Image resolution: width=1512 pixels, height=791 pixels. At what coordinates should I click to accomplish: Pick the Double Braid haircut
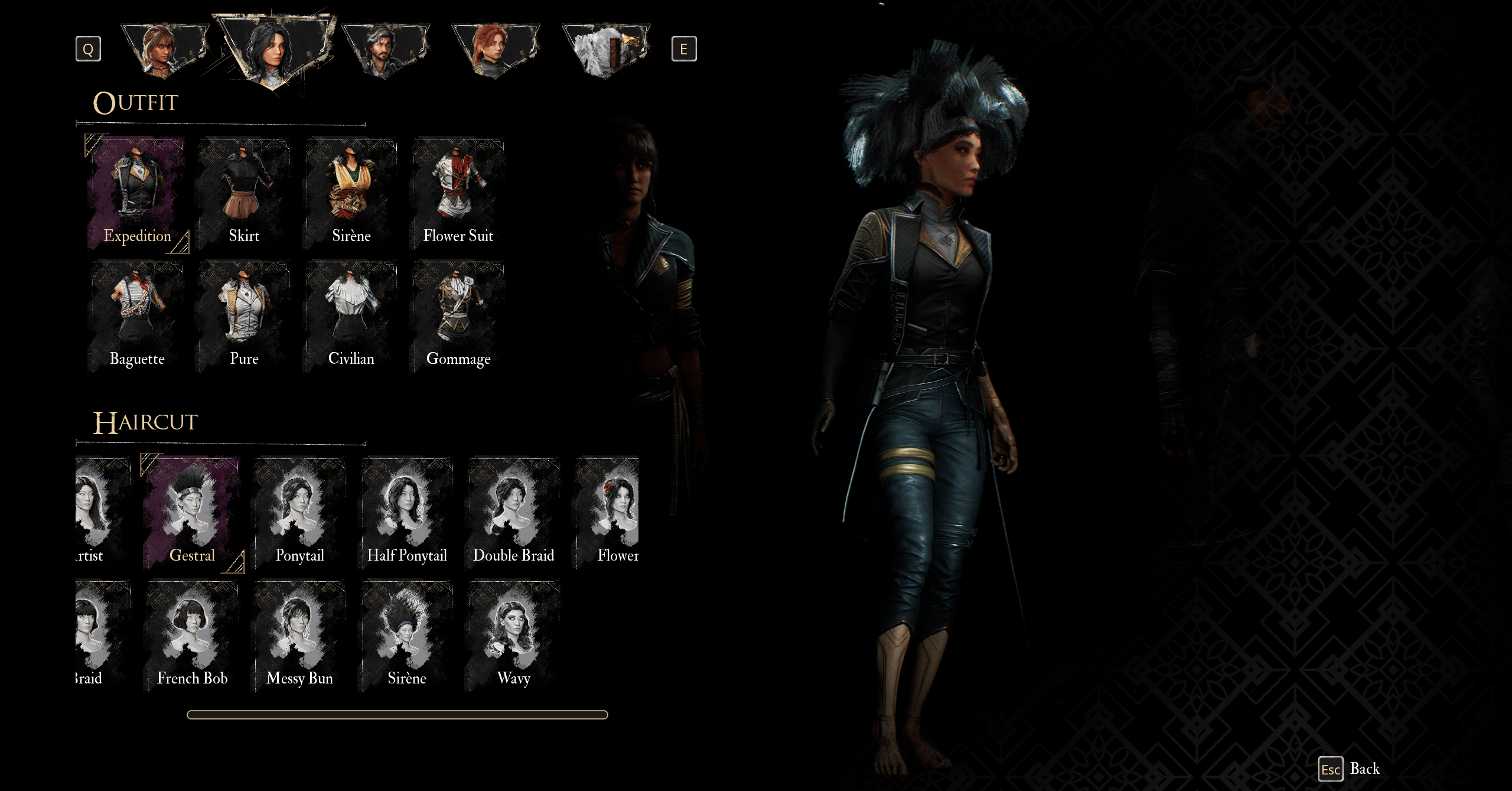point(513,513)
